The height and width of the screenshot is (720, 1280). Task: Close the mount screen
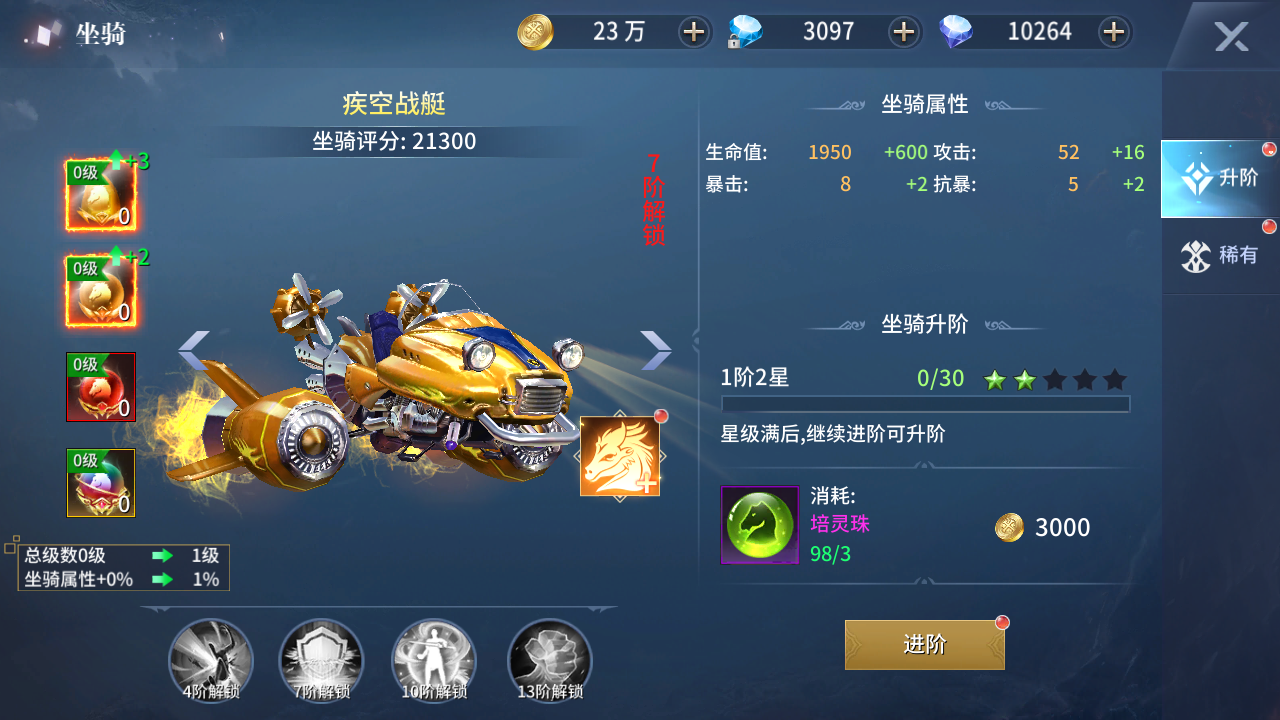tap(1231, 37)
